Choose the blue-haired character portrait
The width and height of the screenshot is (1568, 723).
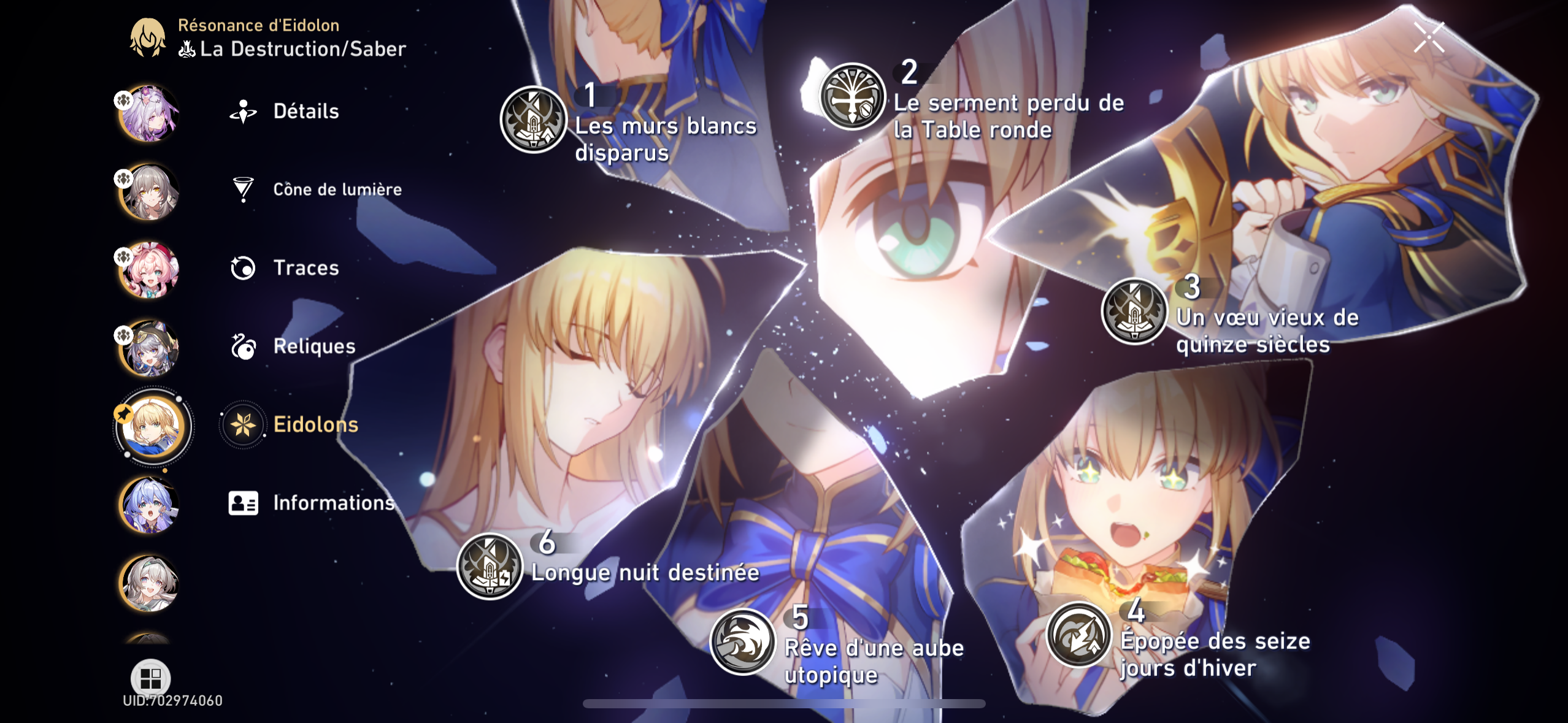click(149, 505)
